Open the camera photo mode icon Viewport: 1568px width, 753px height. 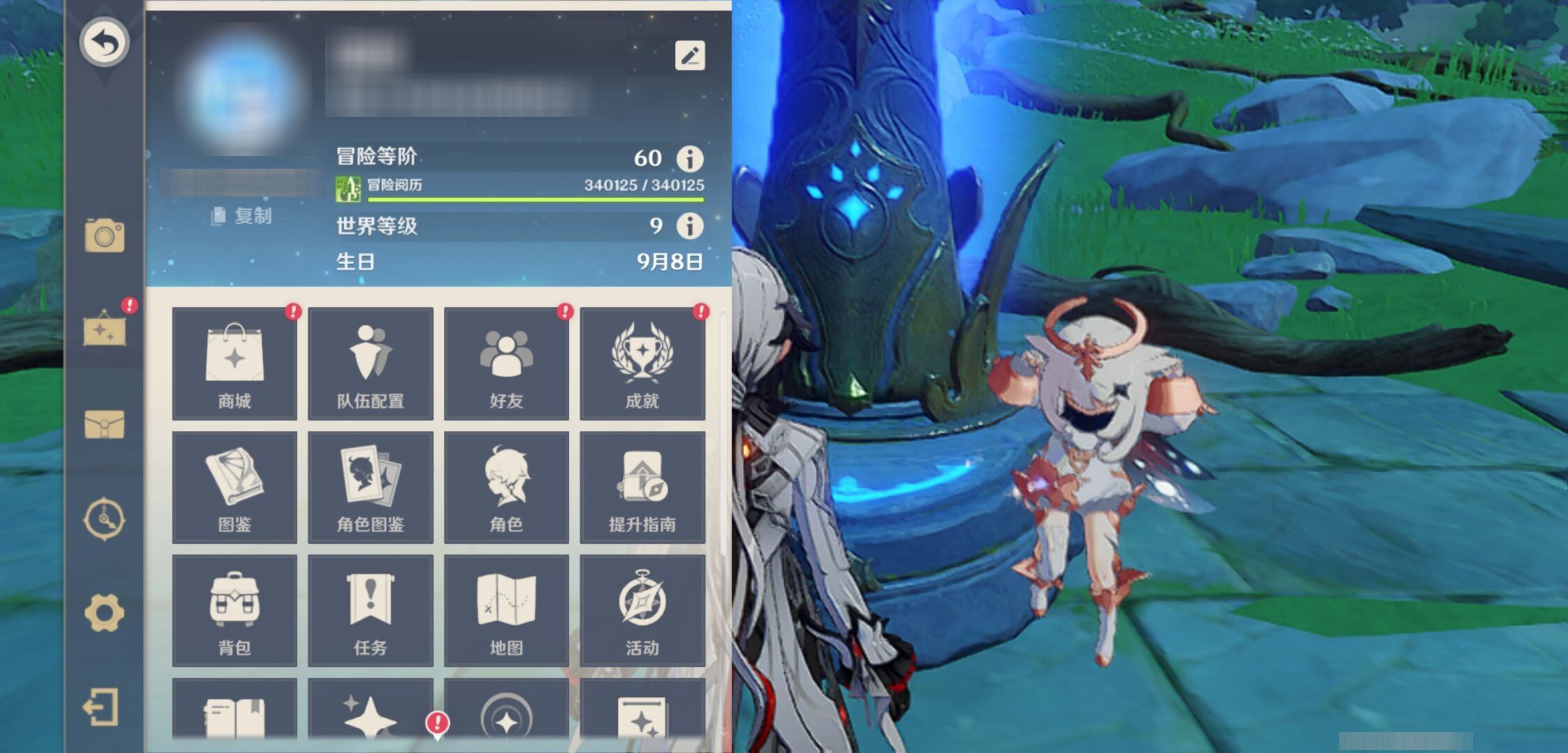(x=105, y=236)
